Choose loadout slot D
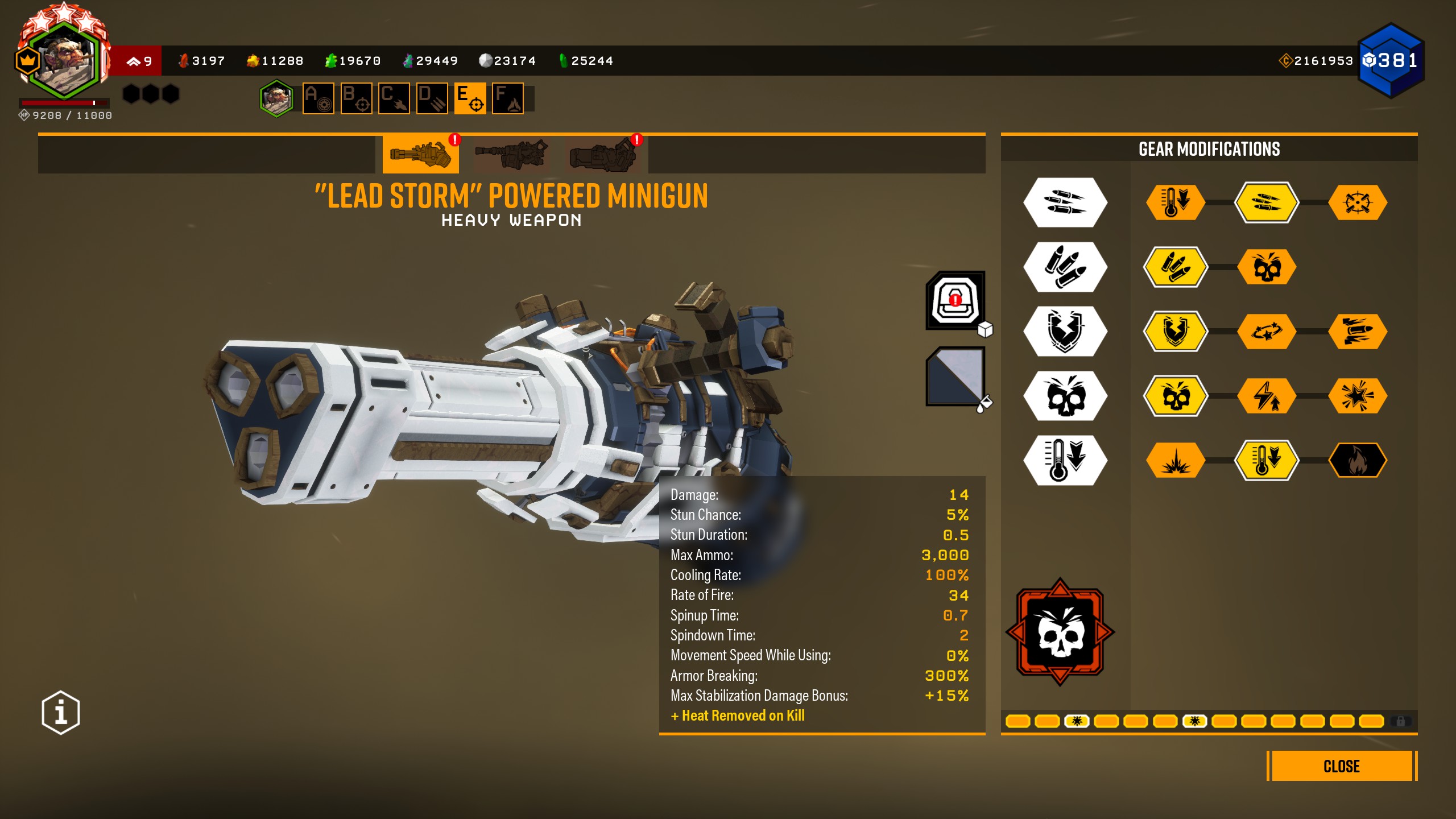 pyautogui.click(x=432, y=98)
